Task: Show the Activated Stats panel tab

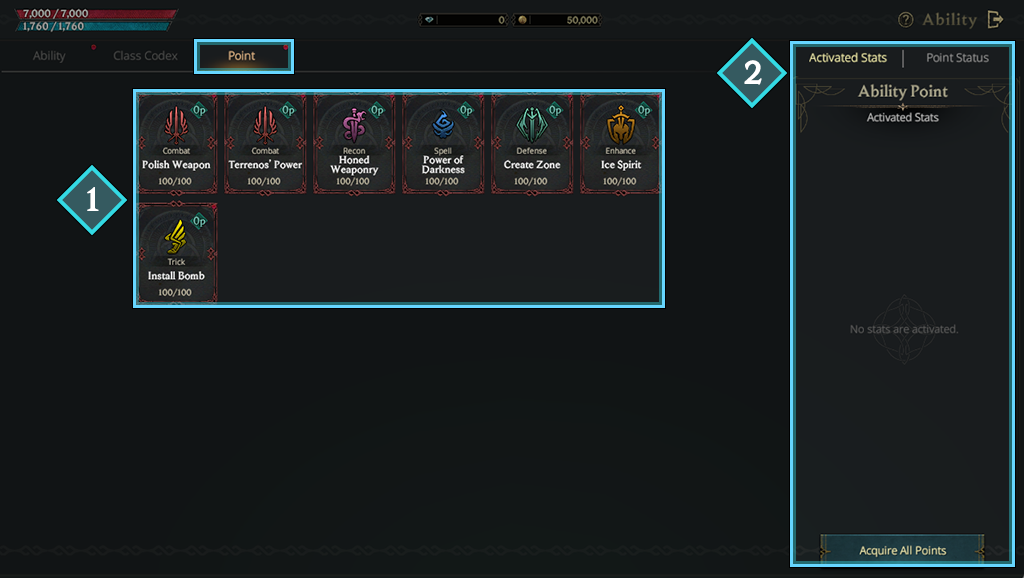Action: point(847,58)
